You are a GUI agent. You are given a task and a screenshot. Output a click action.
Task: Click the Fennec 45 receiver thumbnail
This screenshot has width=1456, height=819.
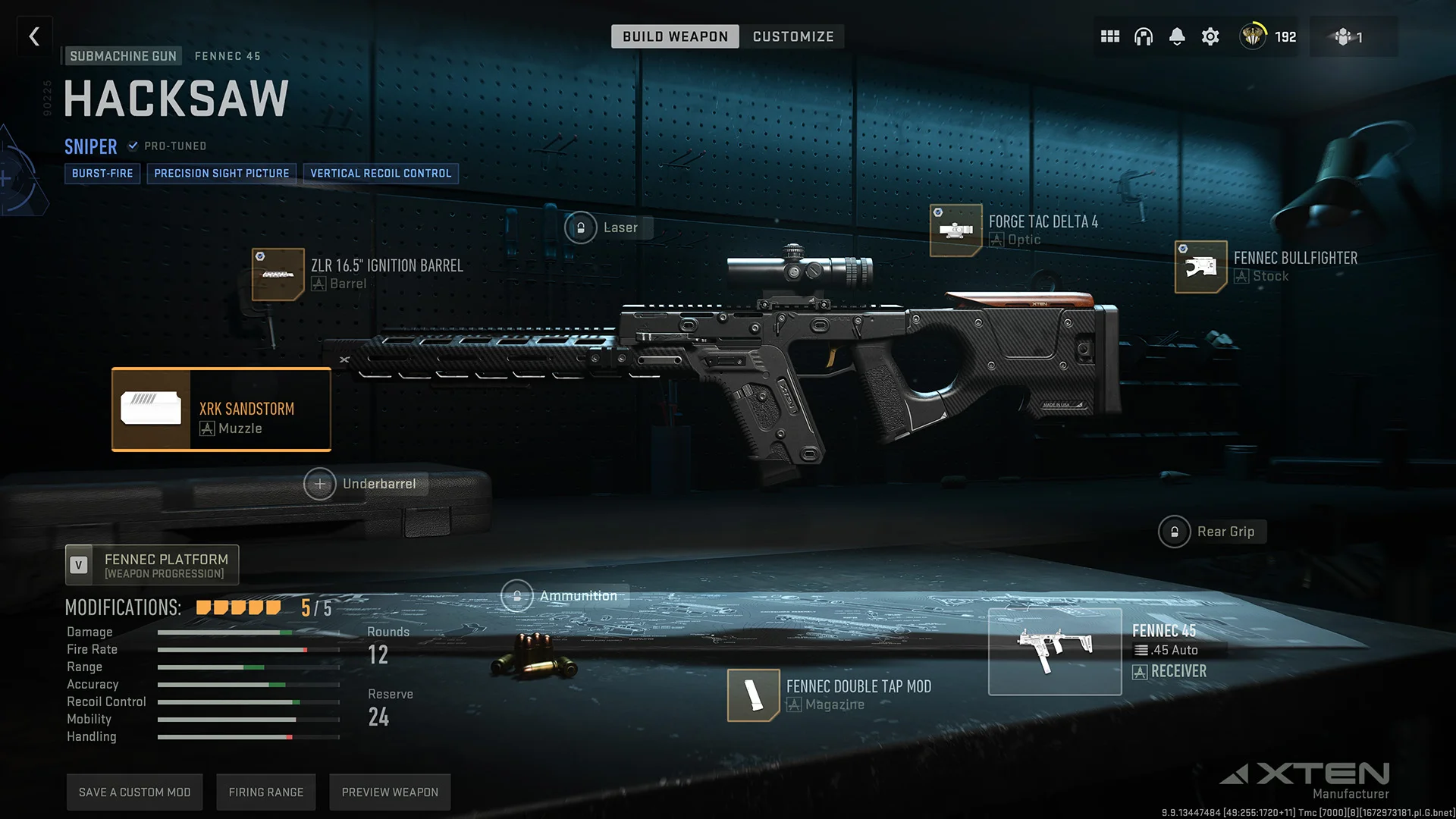click(x=1054, y=651)
